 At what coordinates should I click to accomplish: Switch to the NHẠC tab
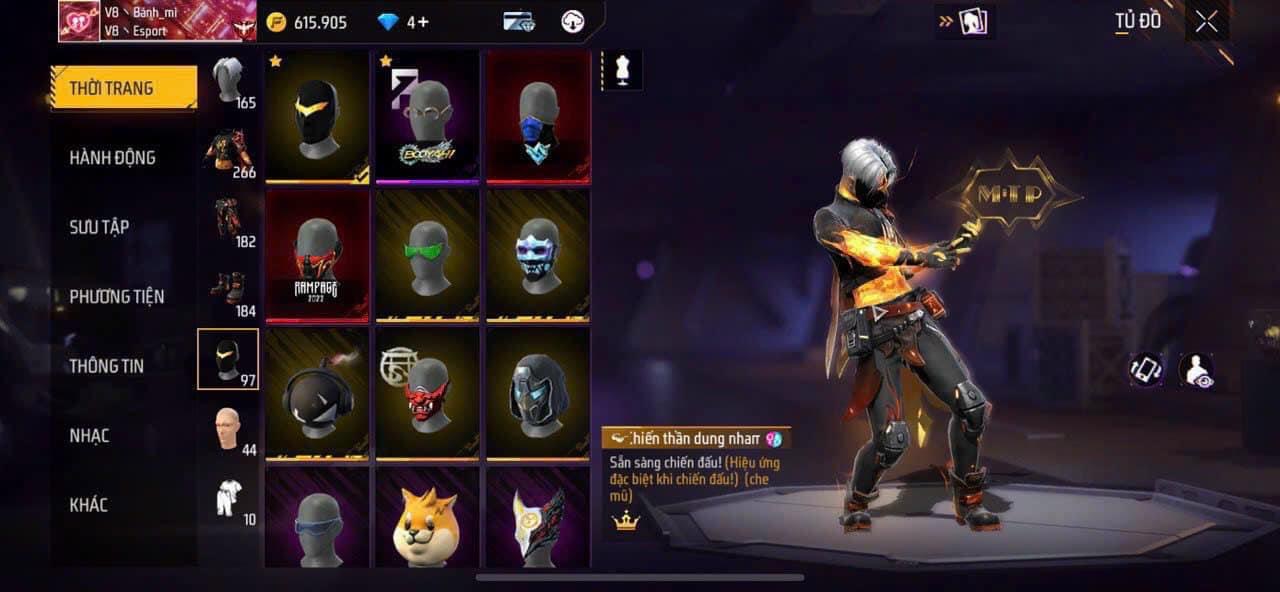[89, 436]
